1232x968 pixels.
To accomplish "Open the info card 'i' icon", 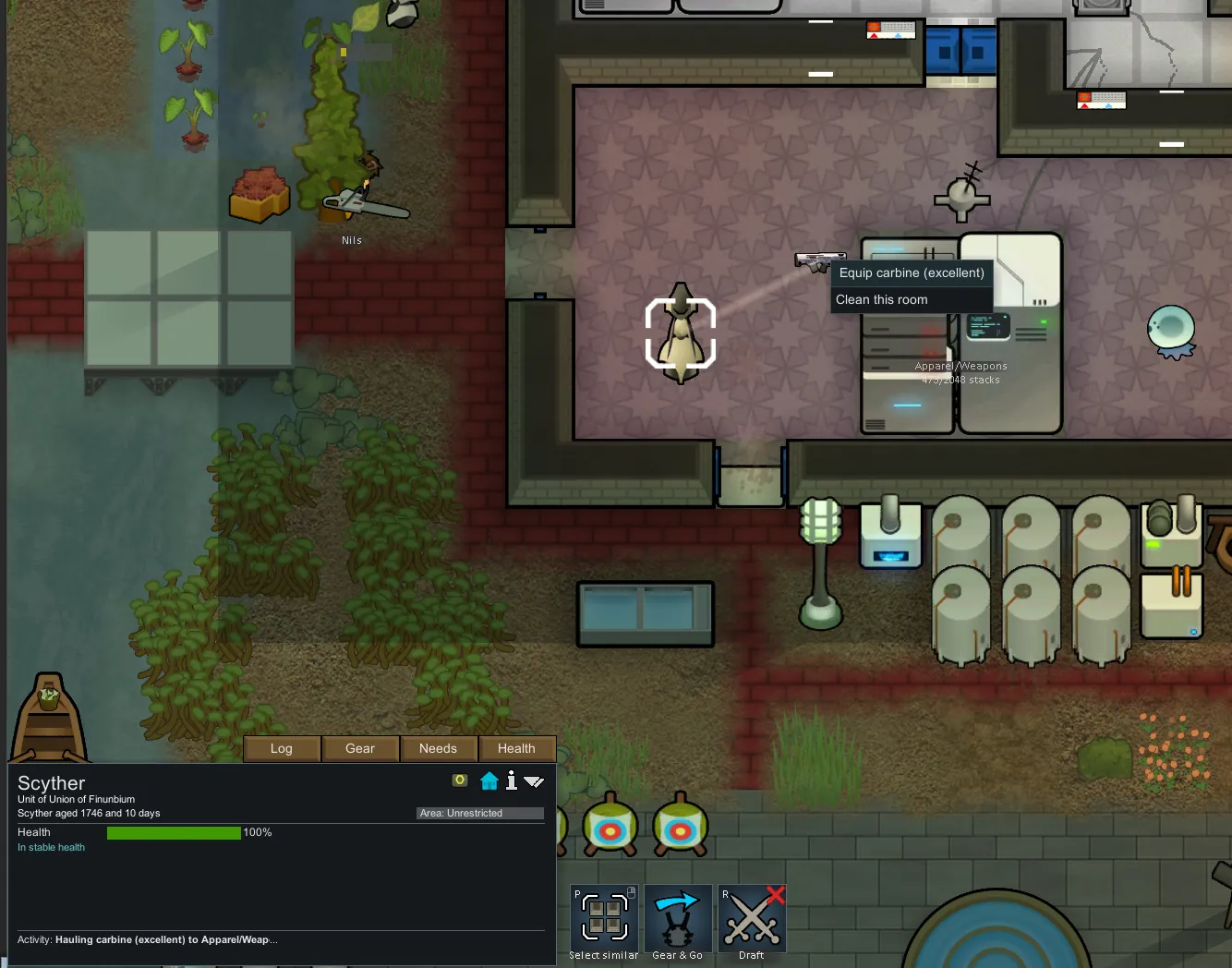I will point(512,781).
